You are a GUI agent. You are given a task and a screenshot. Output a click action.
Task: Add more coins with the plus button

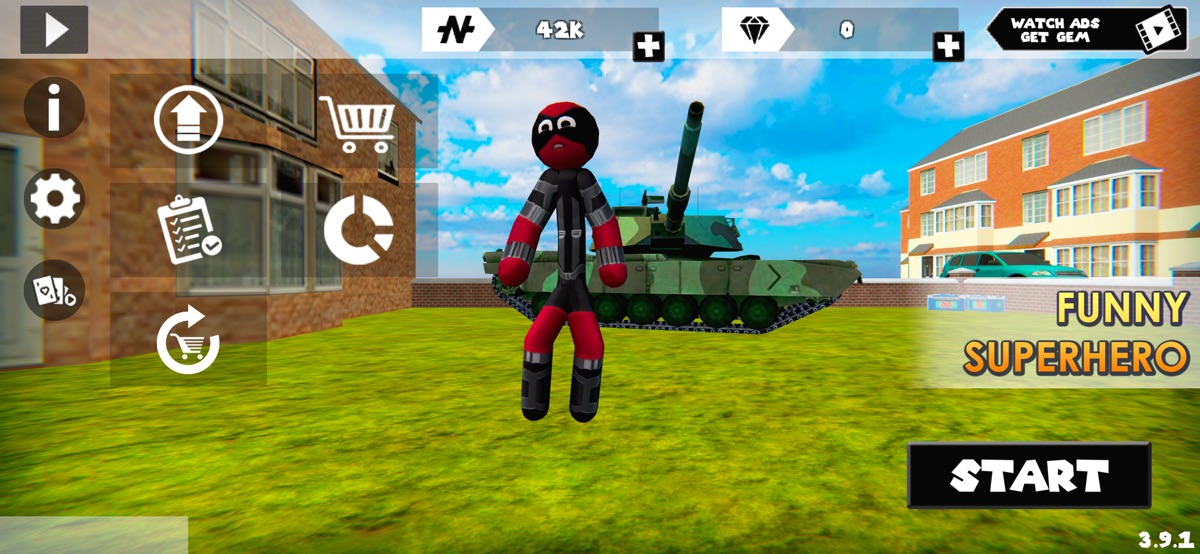[648, 45]
